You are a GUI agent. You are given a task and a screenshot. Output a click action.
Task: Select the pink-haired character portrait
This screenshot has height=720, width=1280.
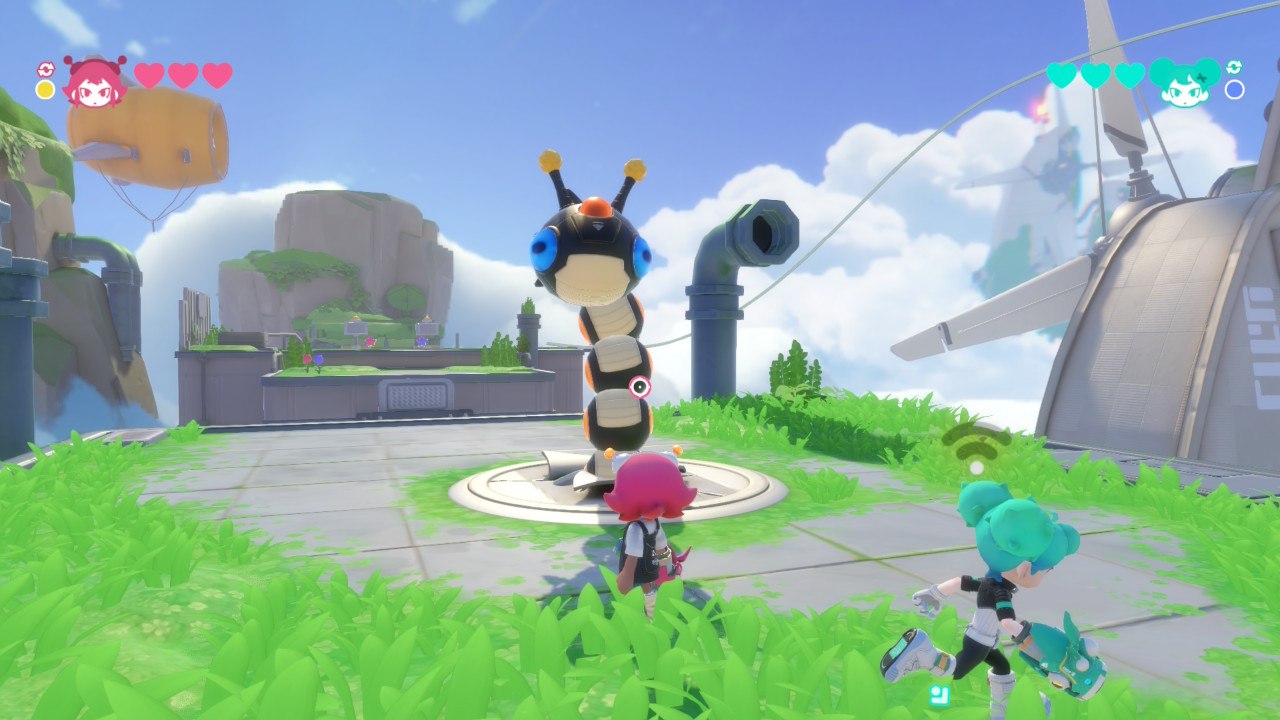pyautogui.click(x=94, y=82)
